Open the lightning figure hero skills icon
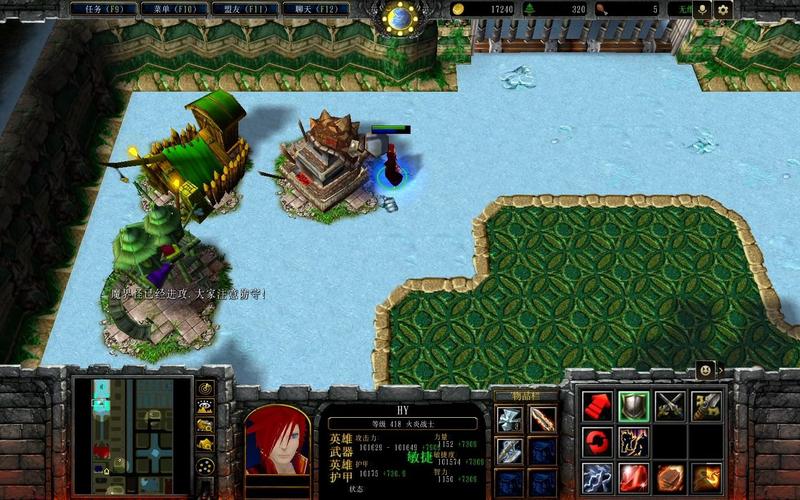Viewport: 800px width, 500px height. coord(634,441)
